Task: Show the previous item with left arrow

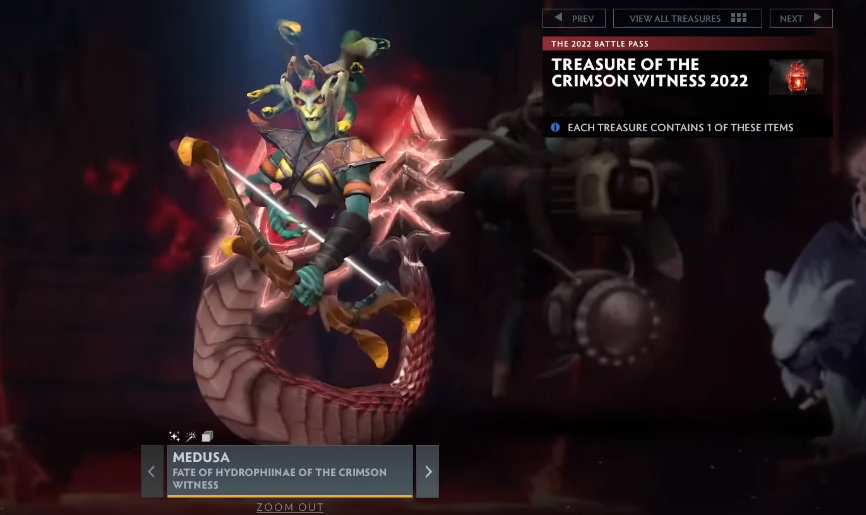Action: tap(152, 472)
